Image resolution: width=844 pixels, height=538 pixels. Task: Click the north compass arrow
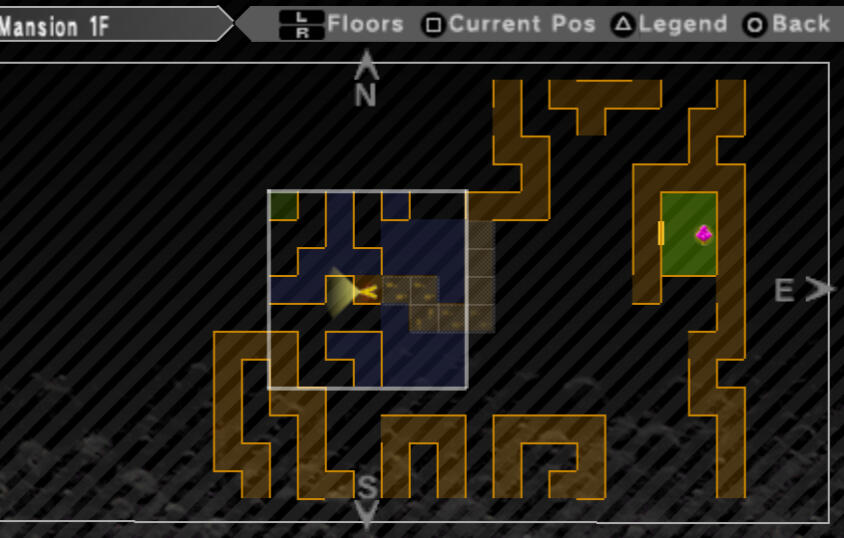tap(367, 65)
